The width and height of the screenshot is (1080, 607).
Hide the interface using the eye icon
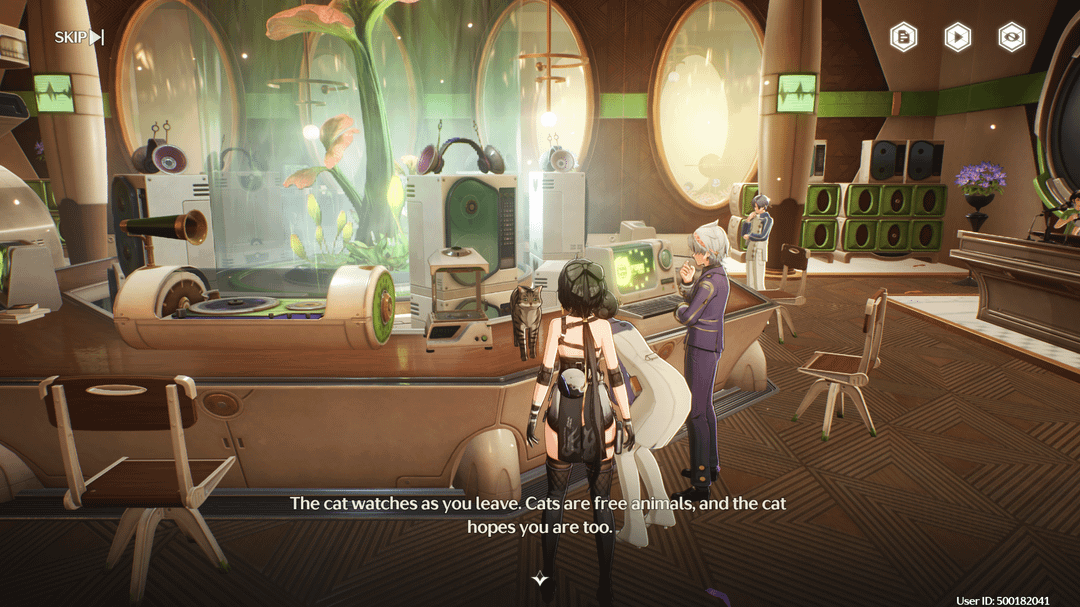coord(1012,38)
